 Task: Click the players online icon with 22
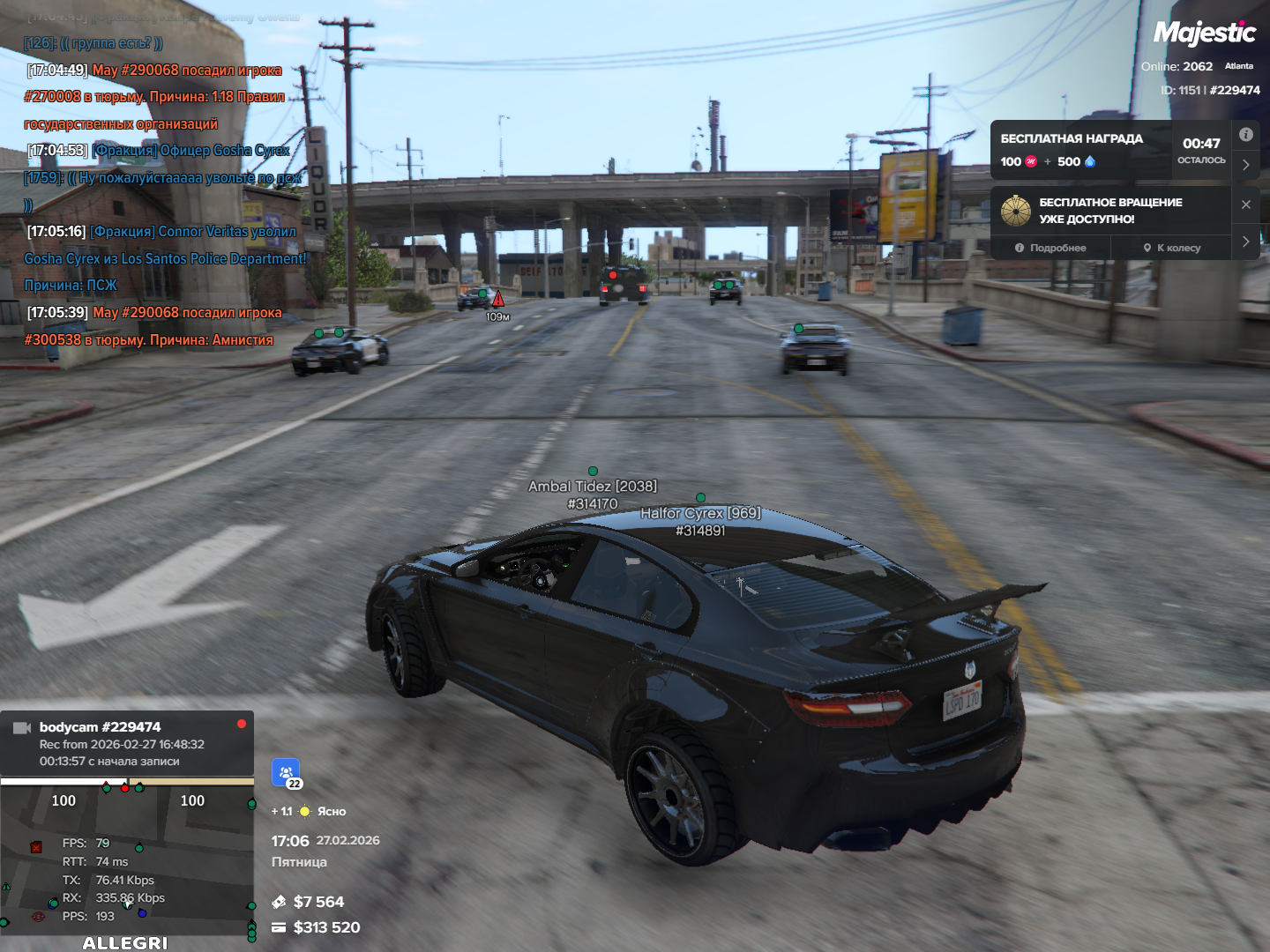[x=286, y=773]
